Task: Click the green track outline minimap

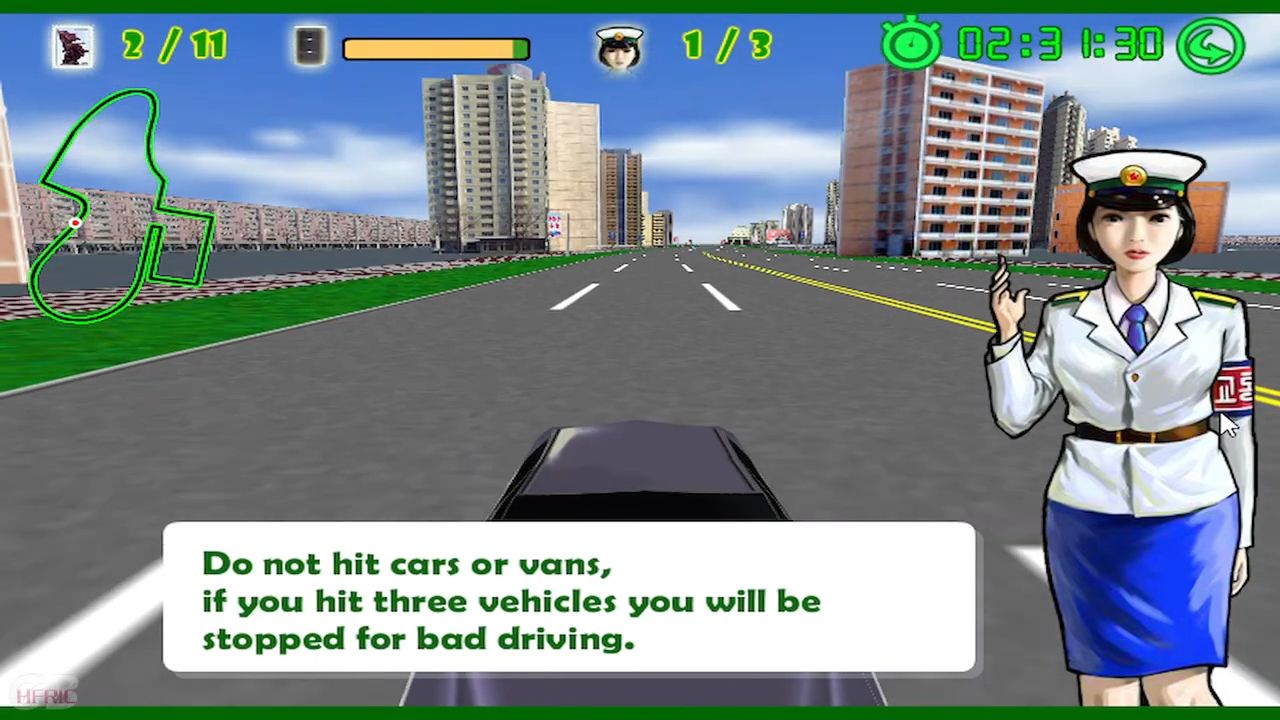Action: pyautogui.click(x=120, y=205)
